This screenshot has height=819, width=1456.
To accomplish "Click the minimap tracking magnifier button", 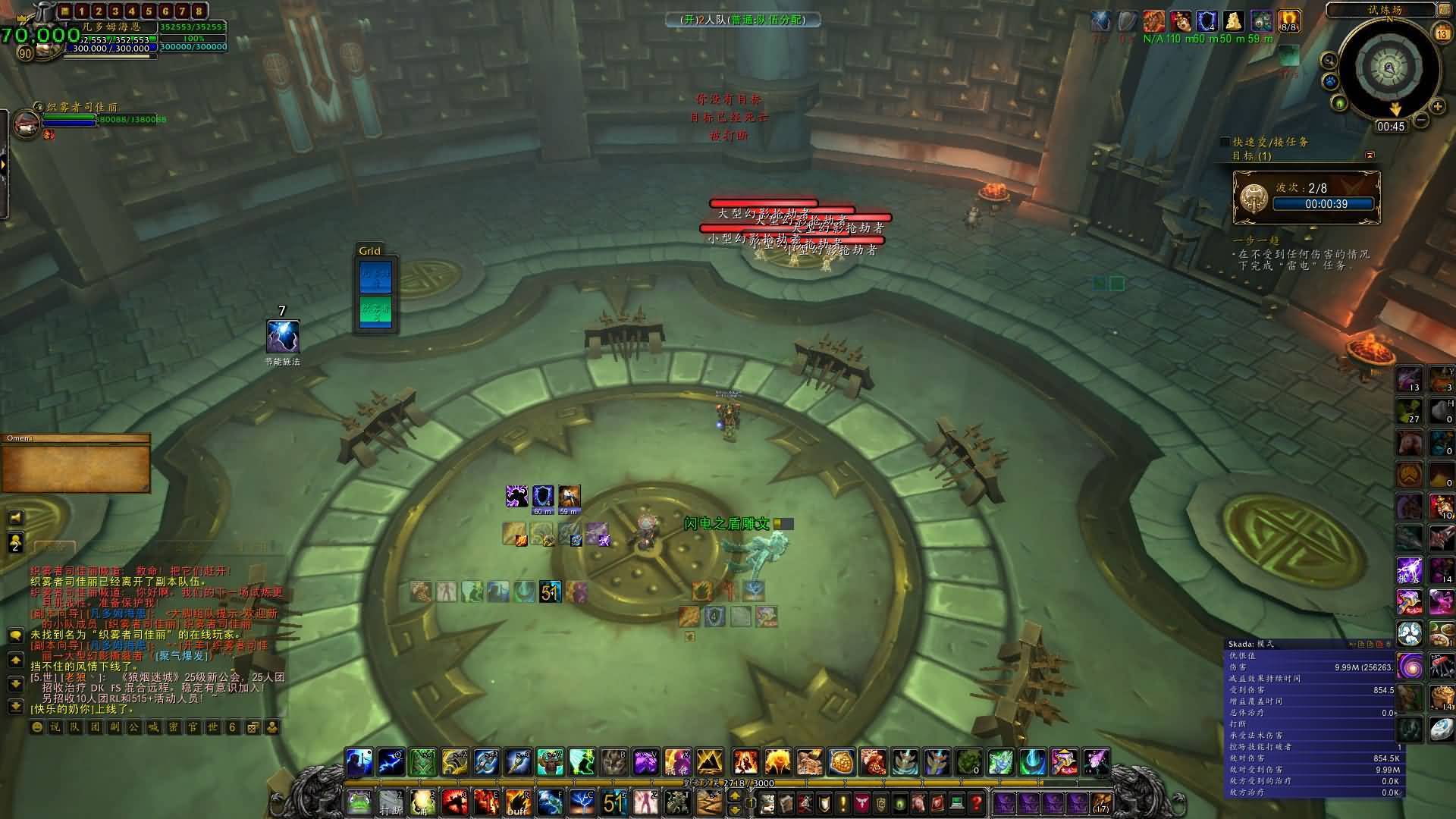I will pyautogui.click(x=1329, y=61).
